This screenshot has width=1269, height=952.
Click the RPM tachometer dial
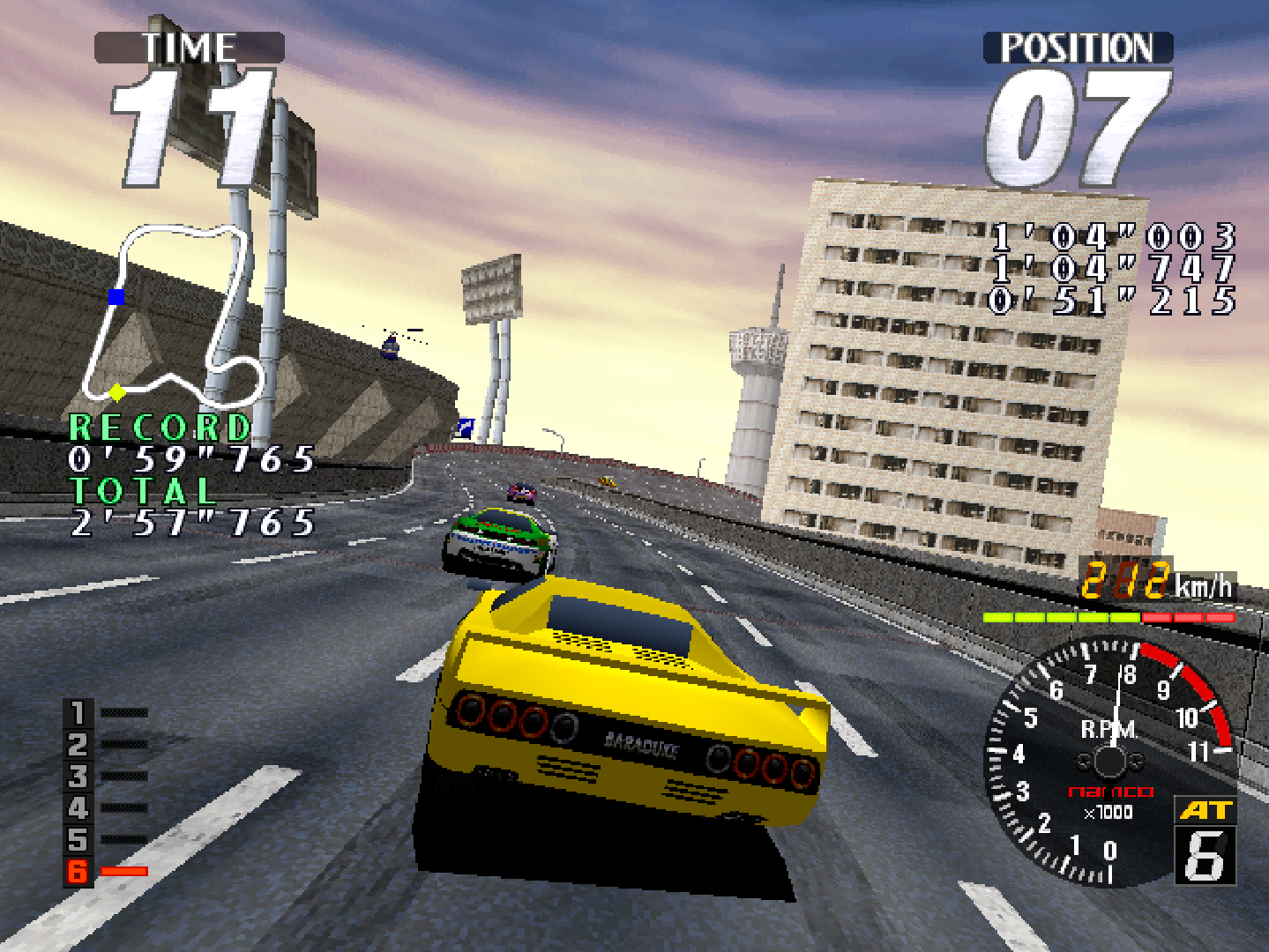(1109, 760)
